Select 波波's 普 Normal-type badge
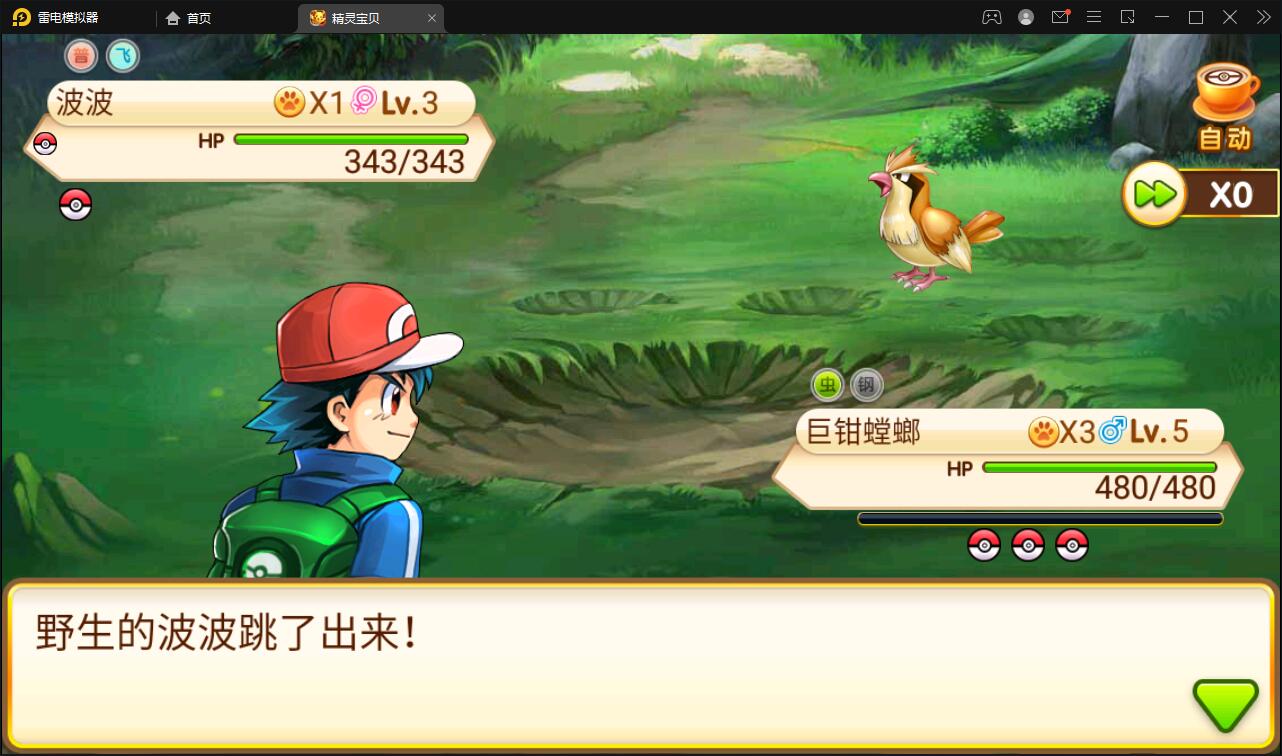Screen dimensions: 1282x756 [80, 56]
